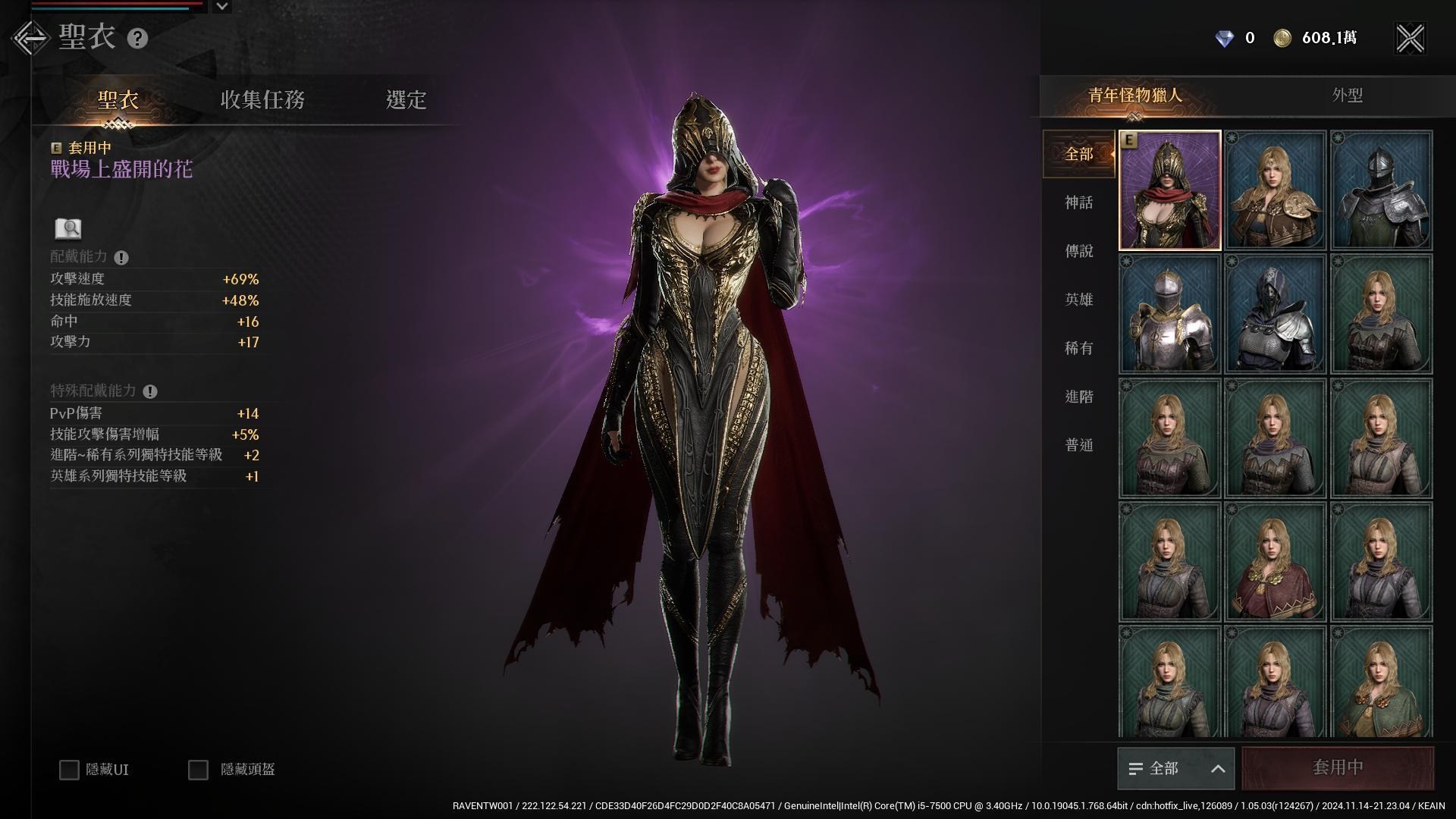Go back using the arrow button
1456x819 pixels.
coord(30,38)
